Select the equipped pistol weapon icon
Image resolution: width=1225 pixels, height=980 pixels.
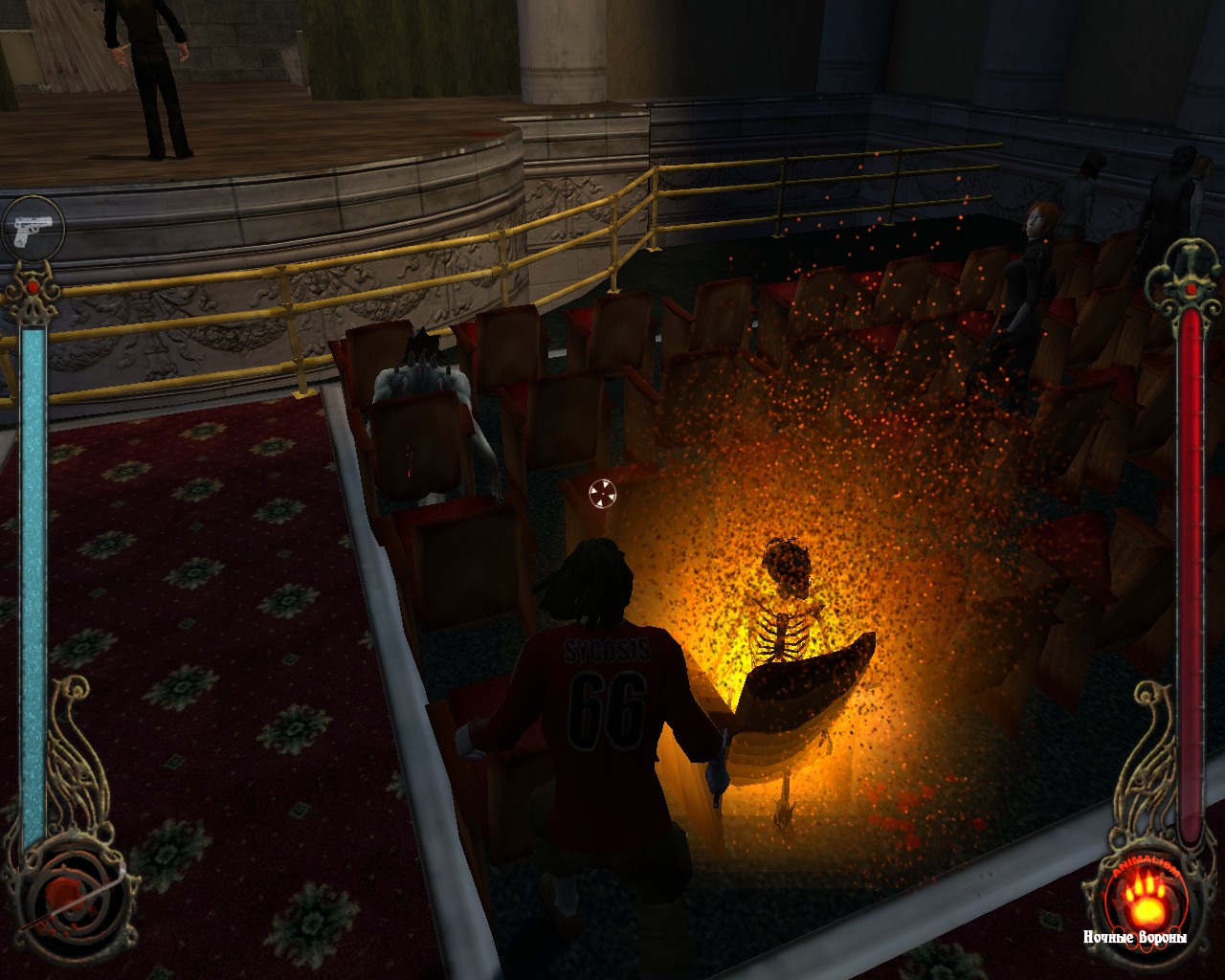[33, 228]
